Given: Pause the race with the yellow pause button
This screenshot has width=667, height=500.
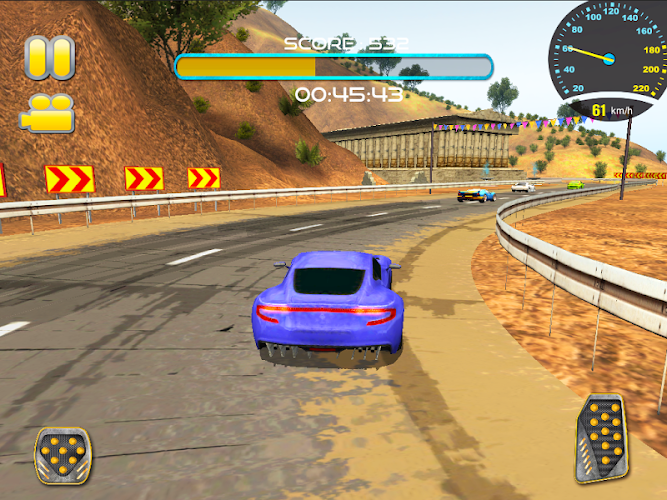Looking at the screenshot, I should (x=49, y=58).
